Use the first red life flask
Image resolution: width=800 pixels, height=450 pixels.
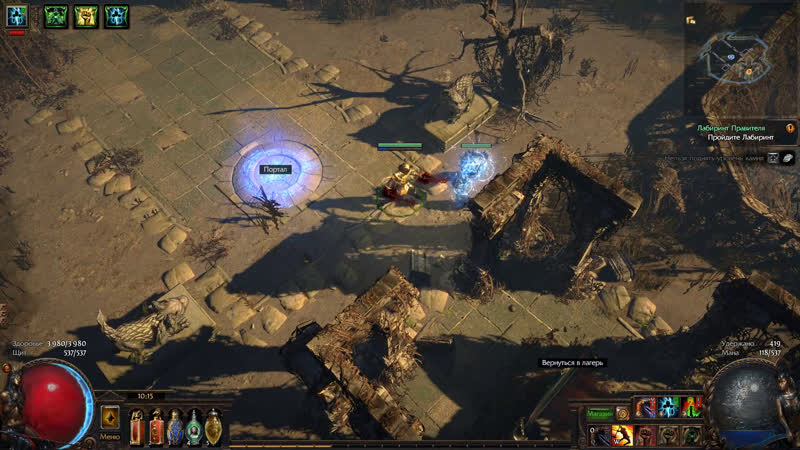(136, 428)
